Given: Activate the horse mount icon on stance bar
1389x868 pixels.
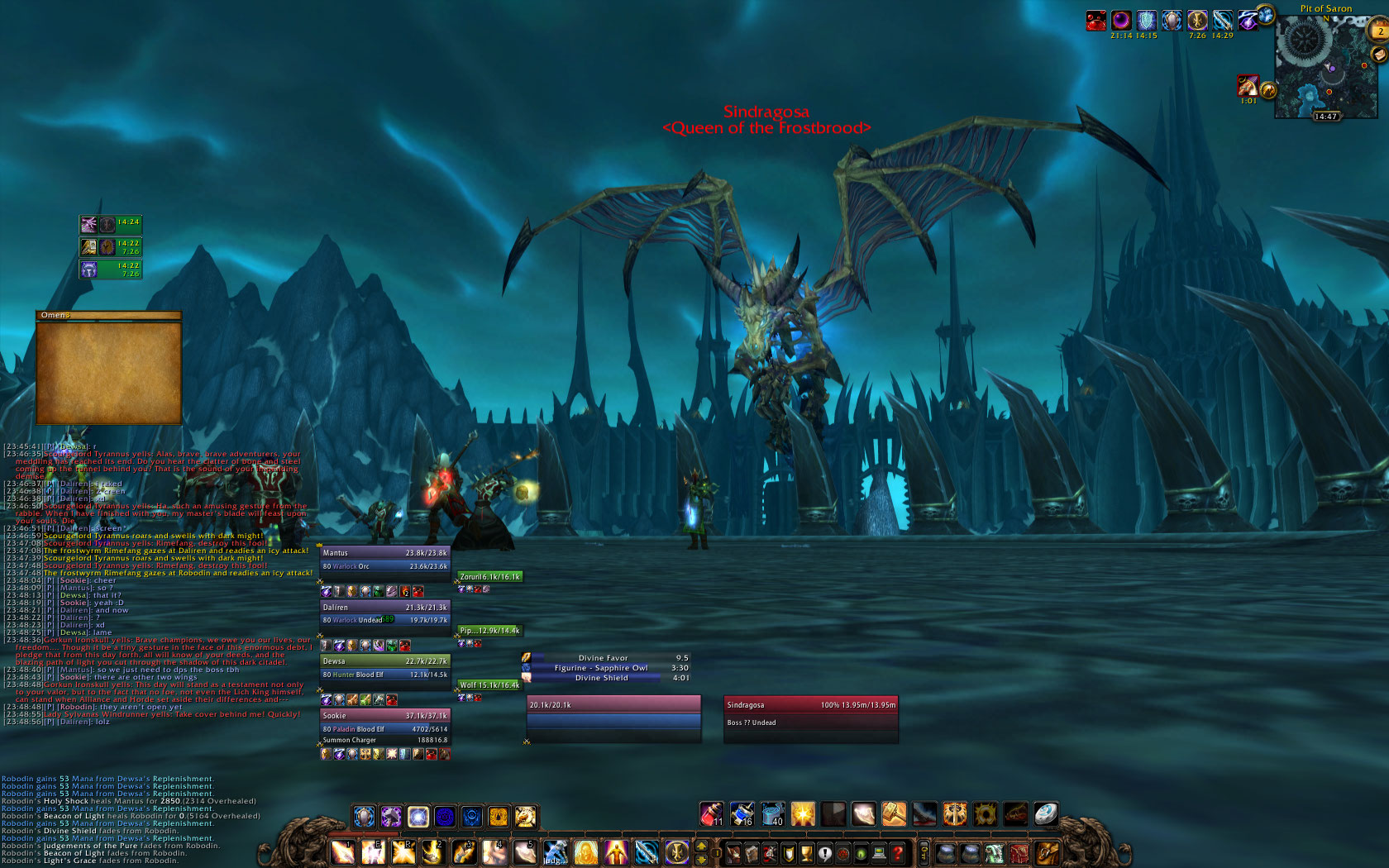Looking at the screenshot, I should tap(526, 817).
